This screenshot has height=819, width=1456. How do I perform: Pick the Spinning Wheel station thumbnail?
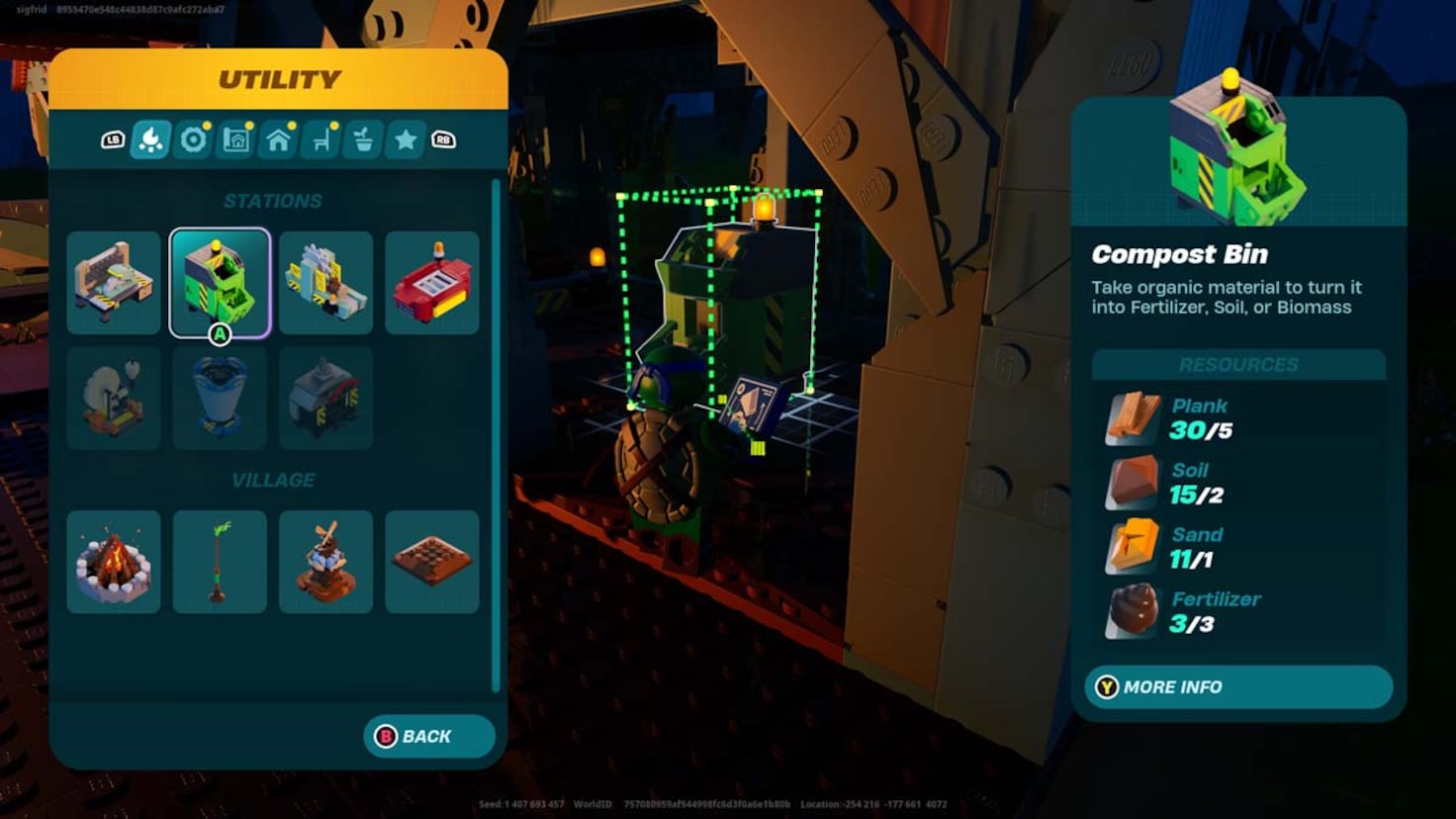point(113,398)
